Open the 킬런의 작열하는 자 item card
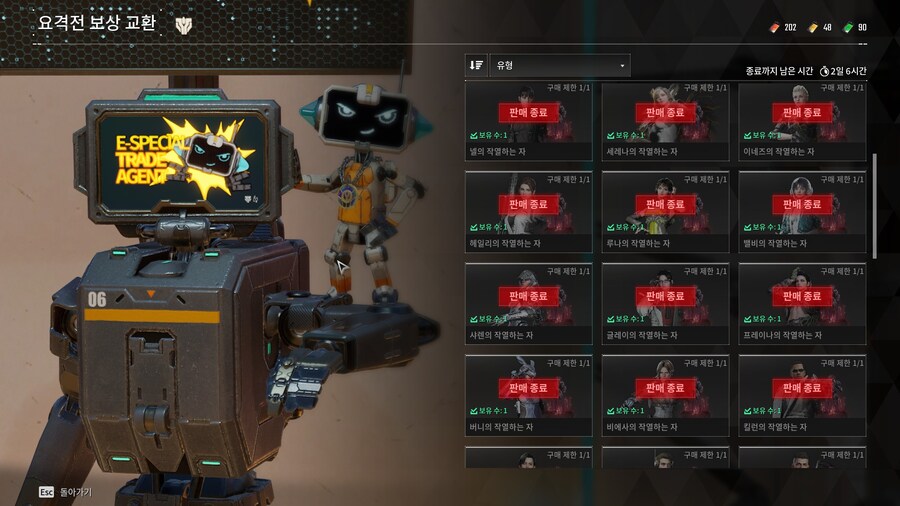The width and height of the screenshot is (900, 506). point(802,396)
